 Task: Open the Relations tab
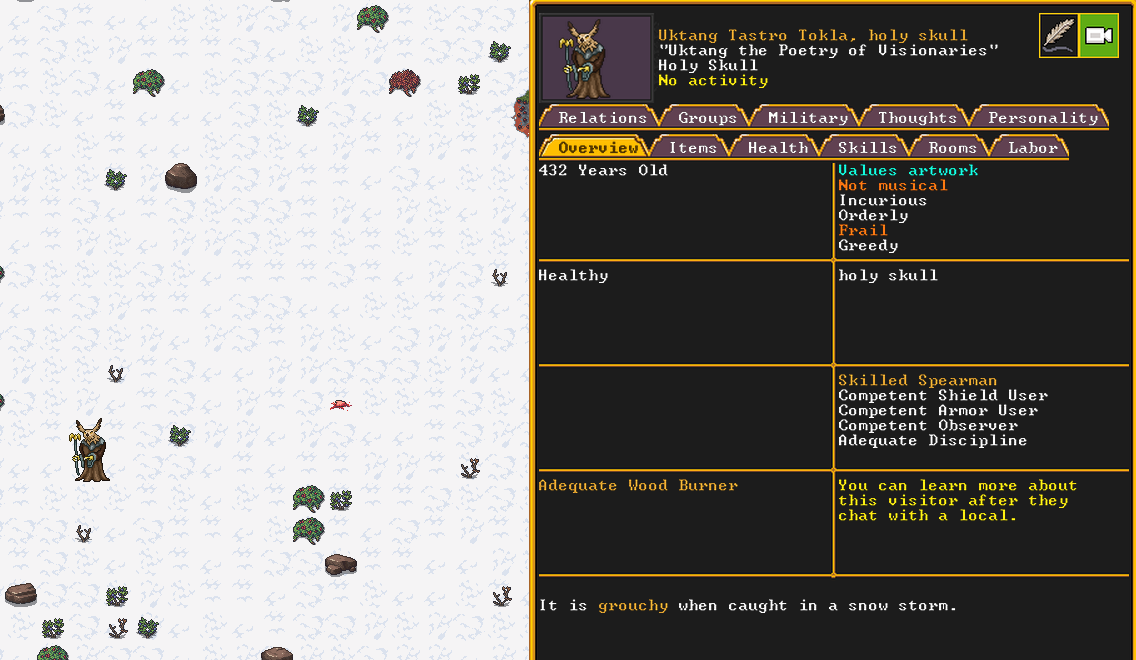click(602, 118)
